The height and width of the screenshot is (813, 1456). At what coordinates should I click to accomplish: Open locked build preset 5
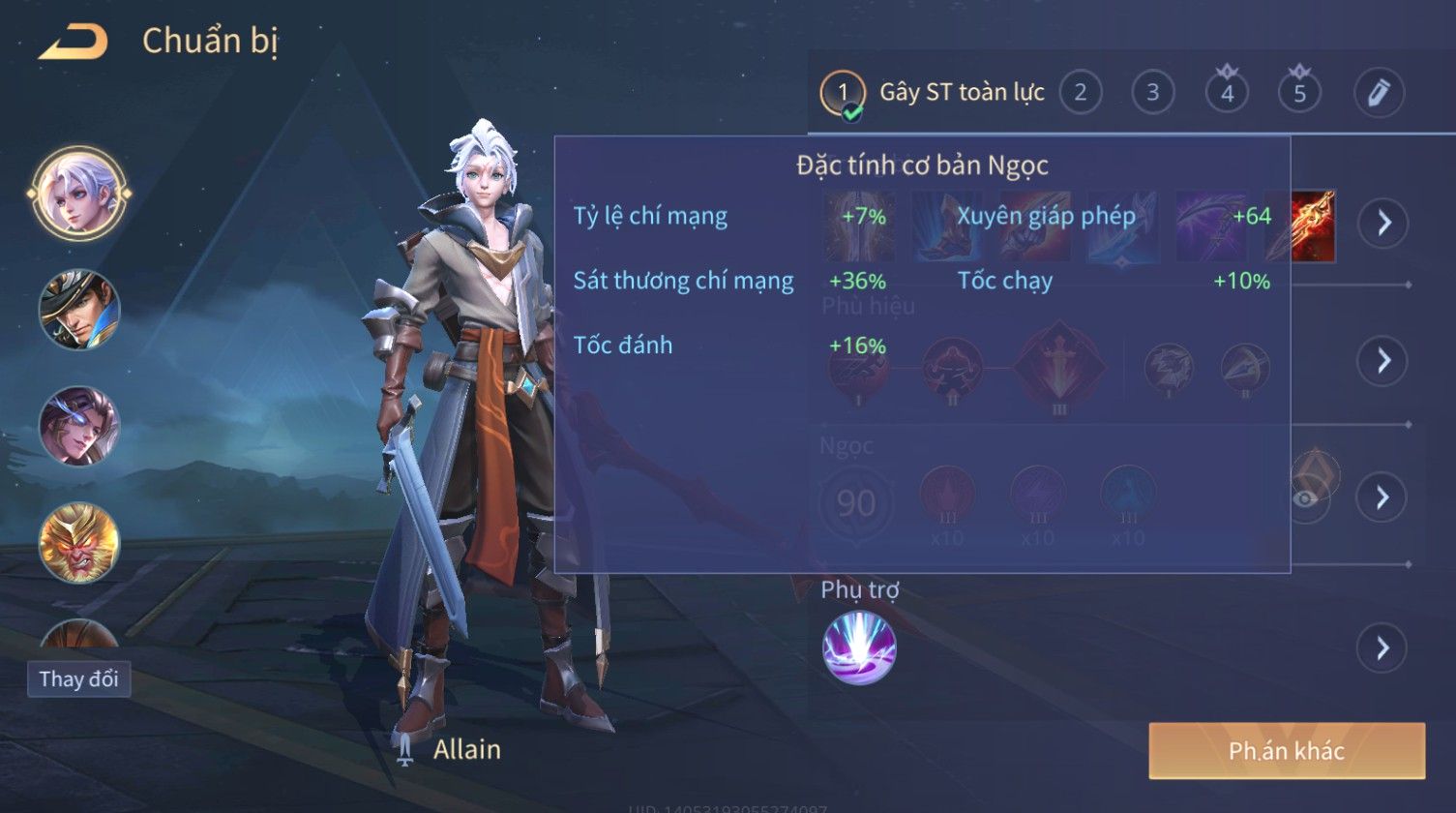coord(1299,92)
